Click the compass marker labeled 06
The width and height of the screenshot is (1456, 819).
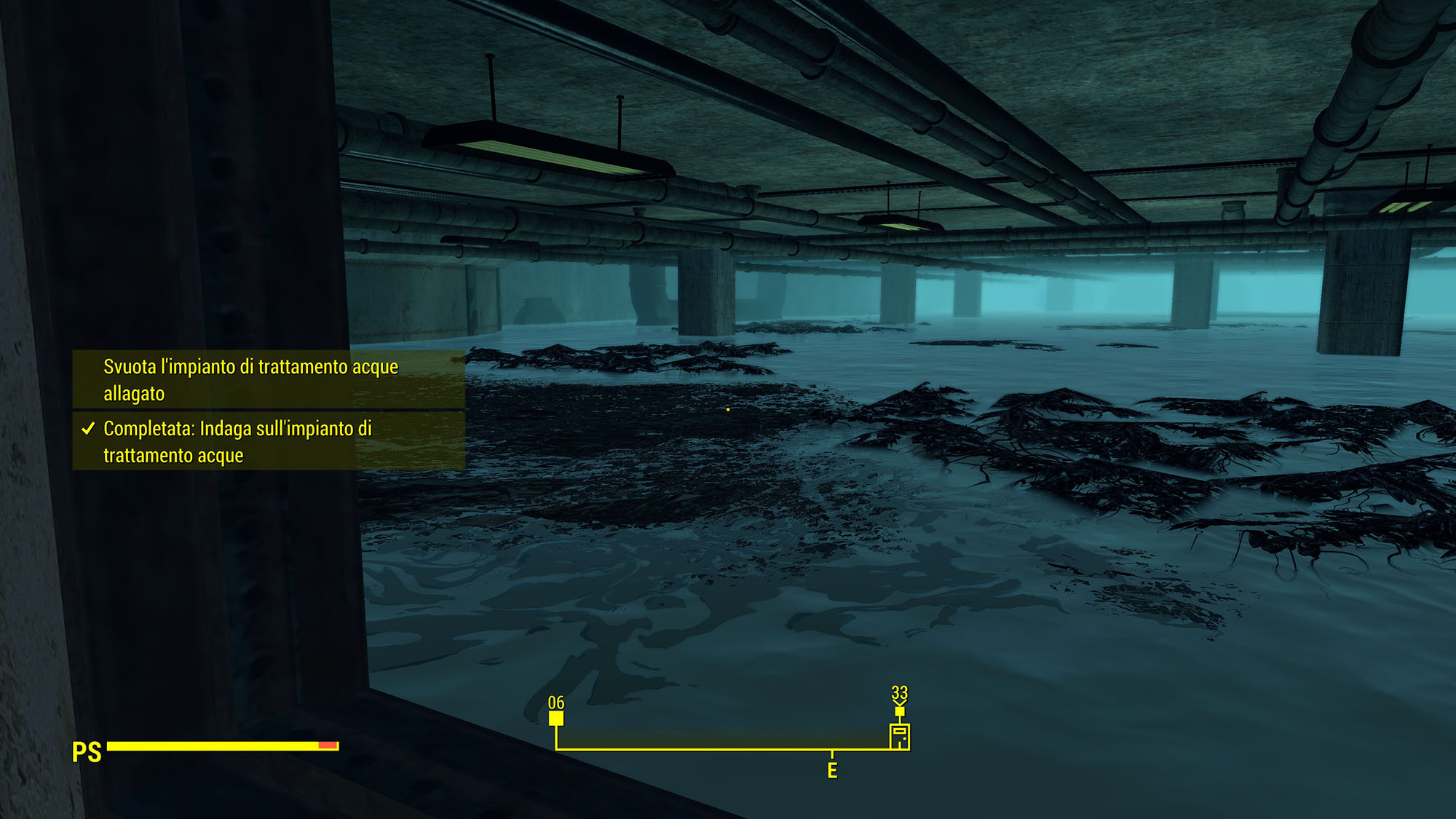[556, 718]
